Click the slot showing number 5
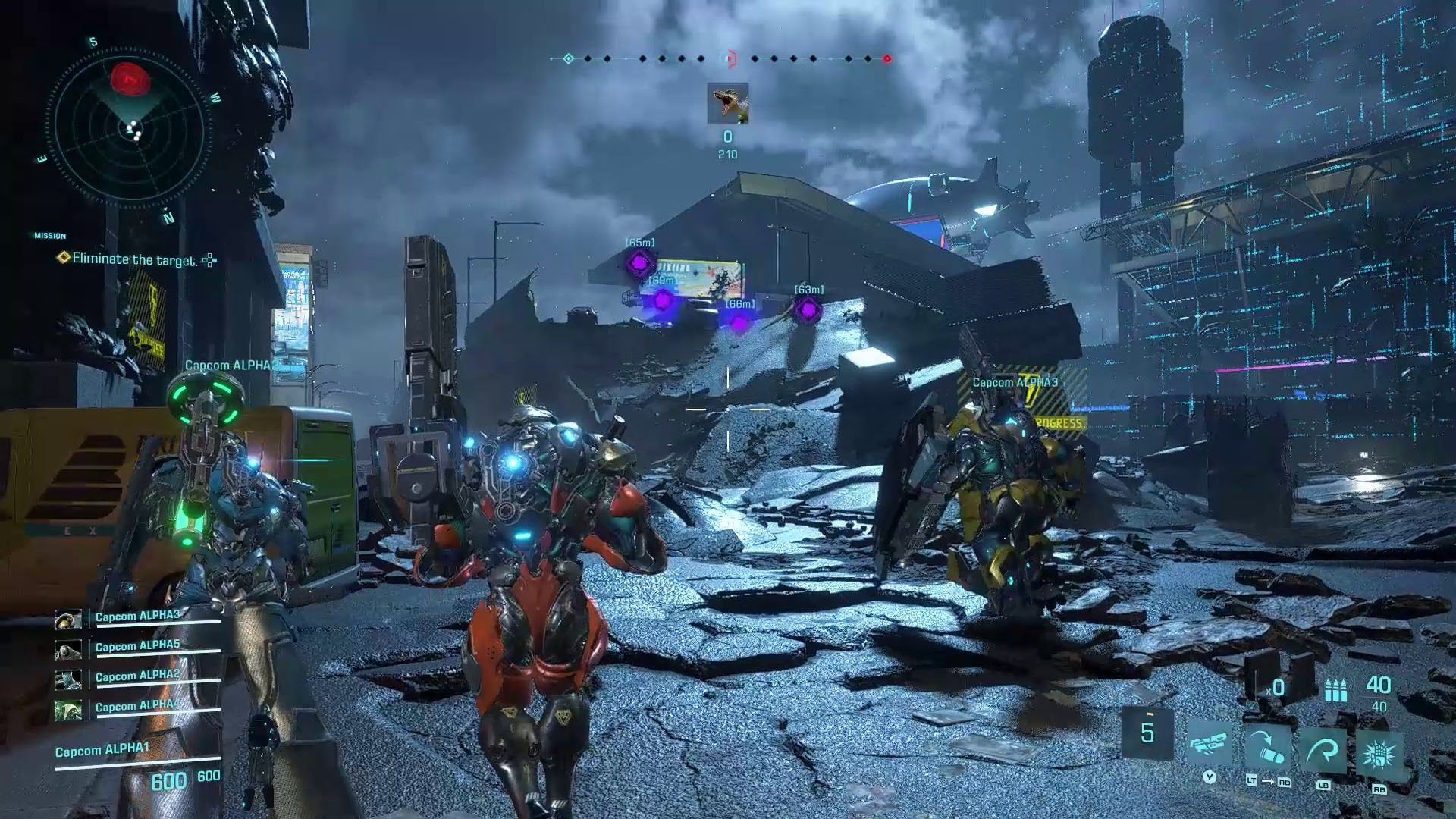Screen dimensions: 1456x819 pos(1147,733)
